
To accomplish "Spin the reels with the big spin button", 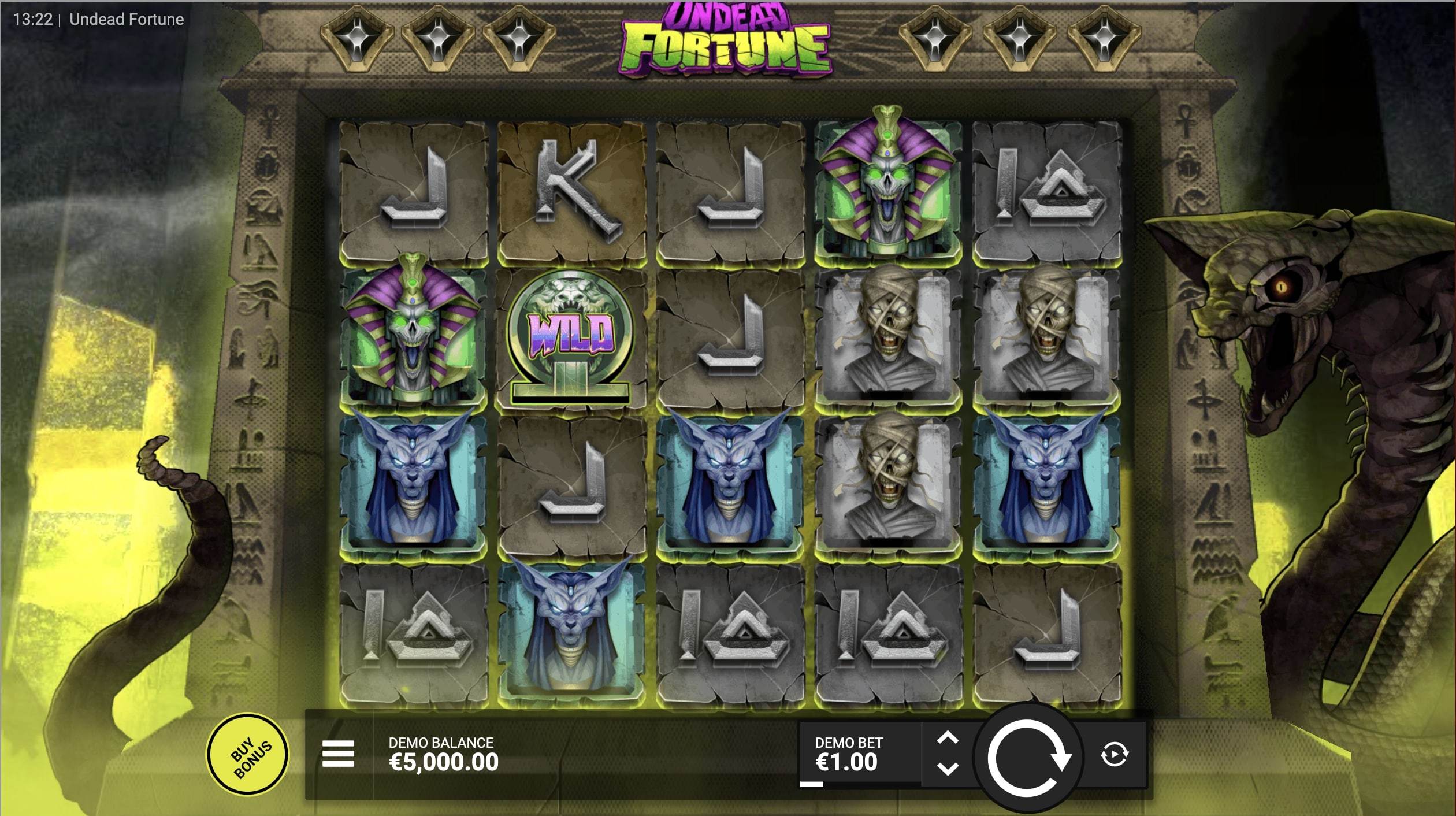I will pyautogui.click(x=1028, y=756).
